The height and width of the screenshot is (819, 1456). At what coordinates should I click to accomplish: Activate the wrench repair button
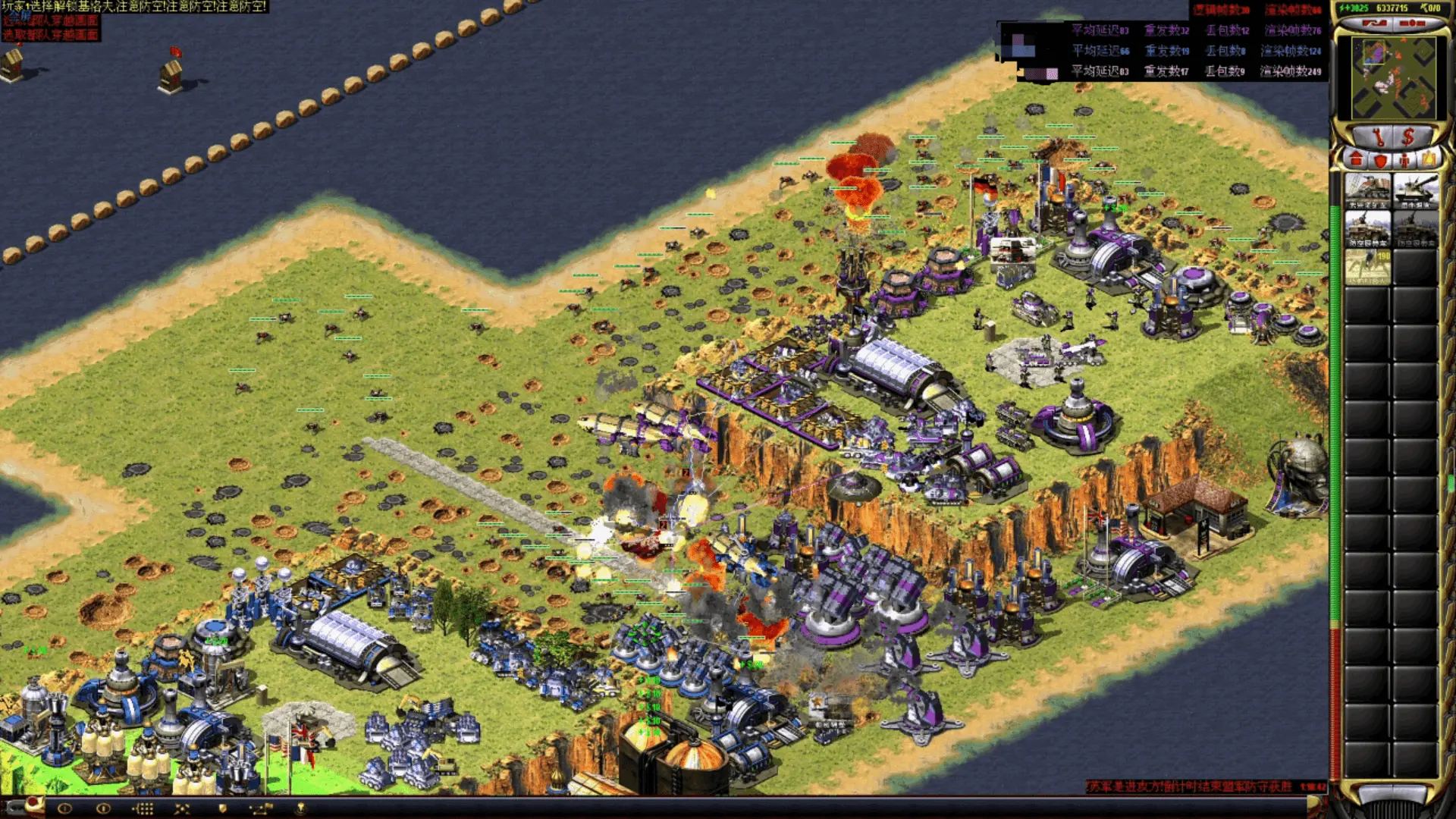1377,137
